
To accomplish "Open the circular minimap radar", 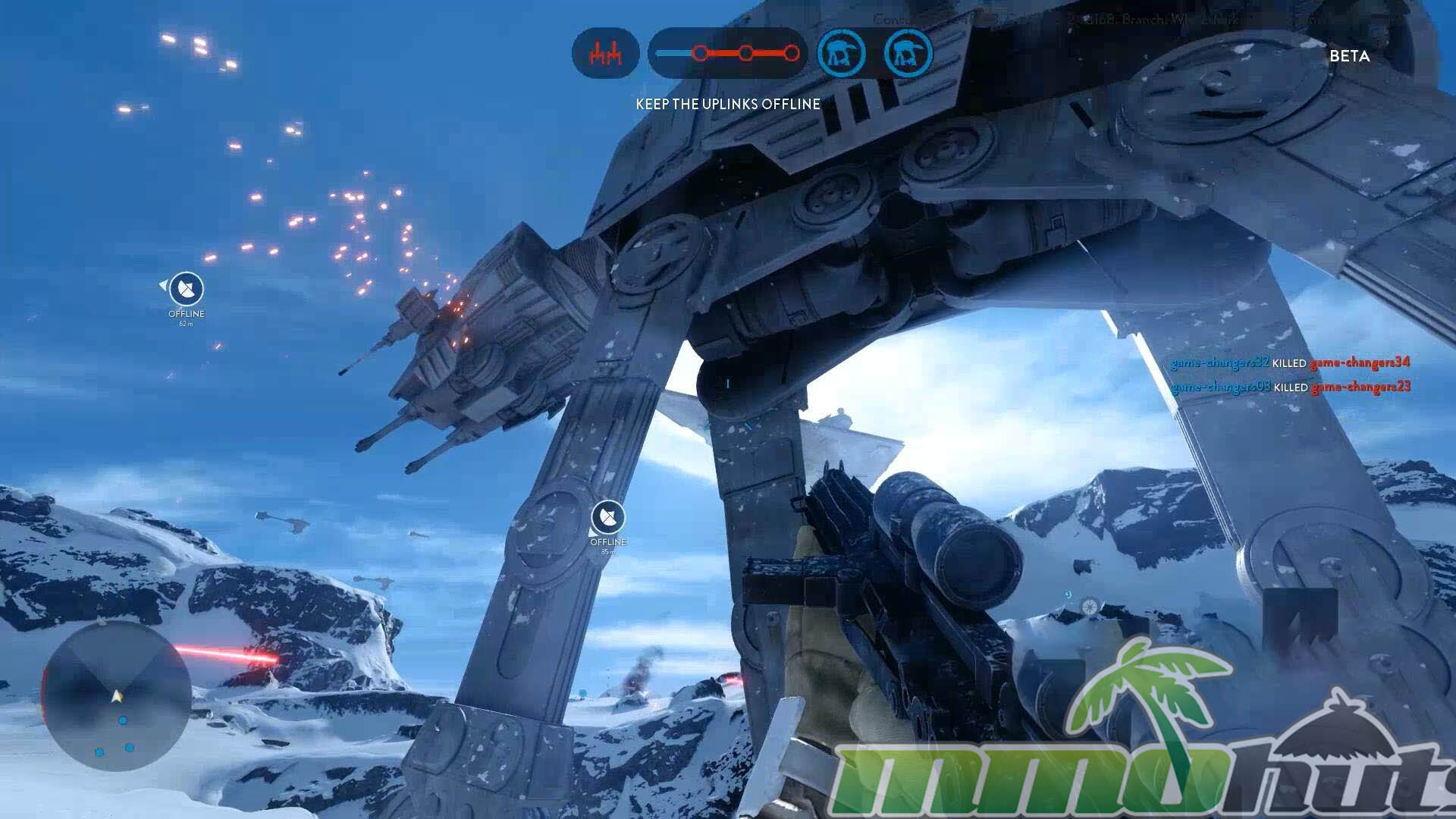I will (116, 695).
